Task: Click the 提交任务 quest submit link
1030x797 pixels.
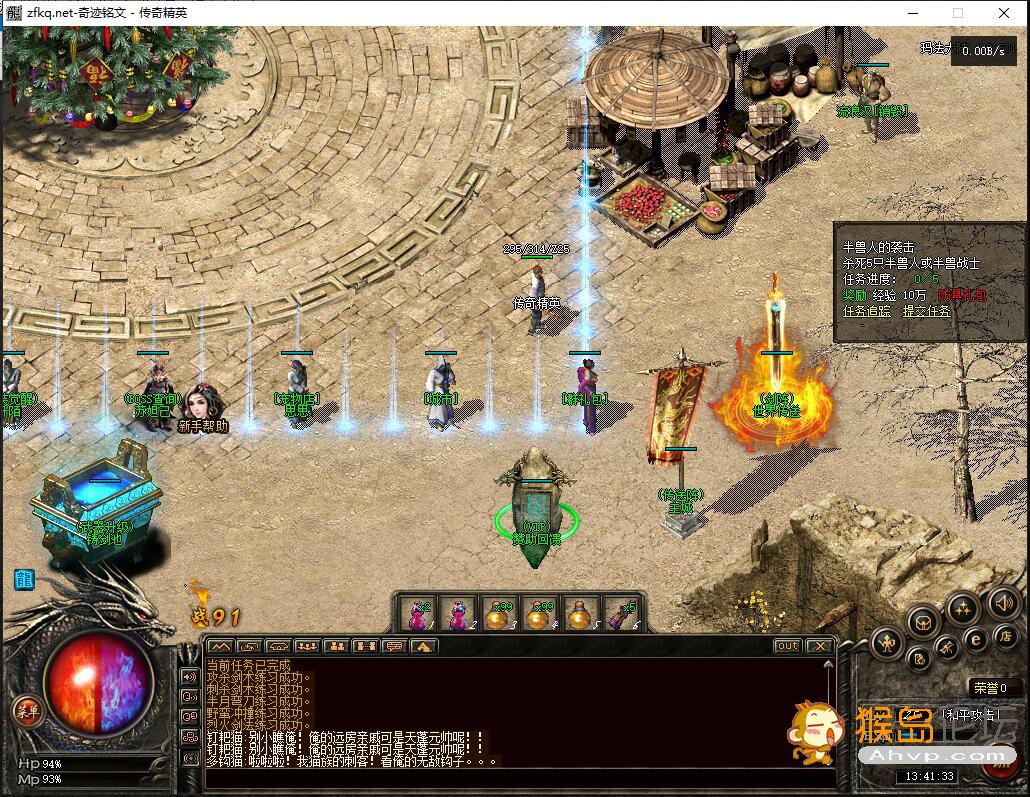Action: click(926, 311)
